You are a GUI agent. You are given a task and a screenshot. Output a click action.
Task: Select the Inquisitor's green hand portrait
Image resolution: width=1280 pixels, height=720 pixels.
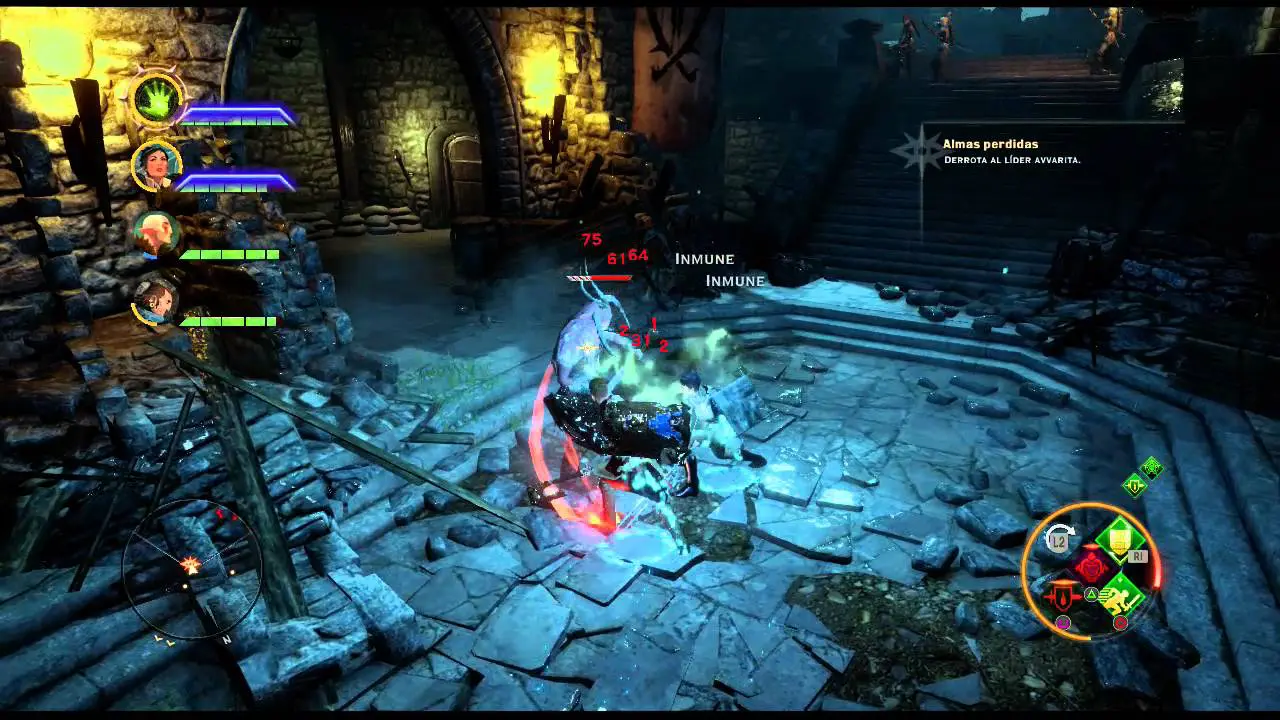coord(158,100)
